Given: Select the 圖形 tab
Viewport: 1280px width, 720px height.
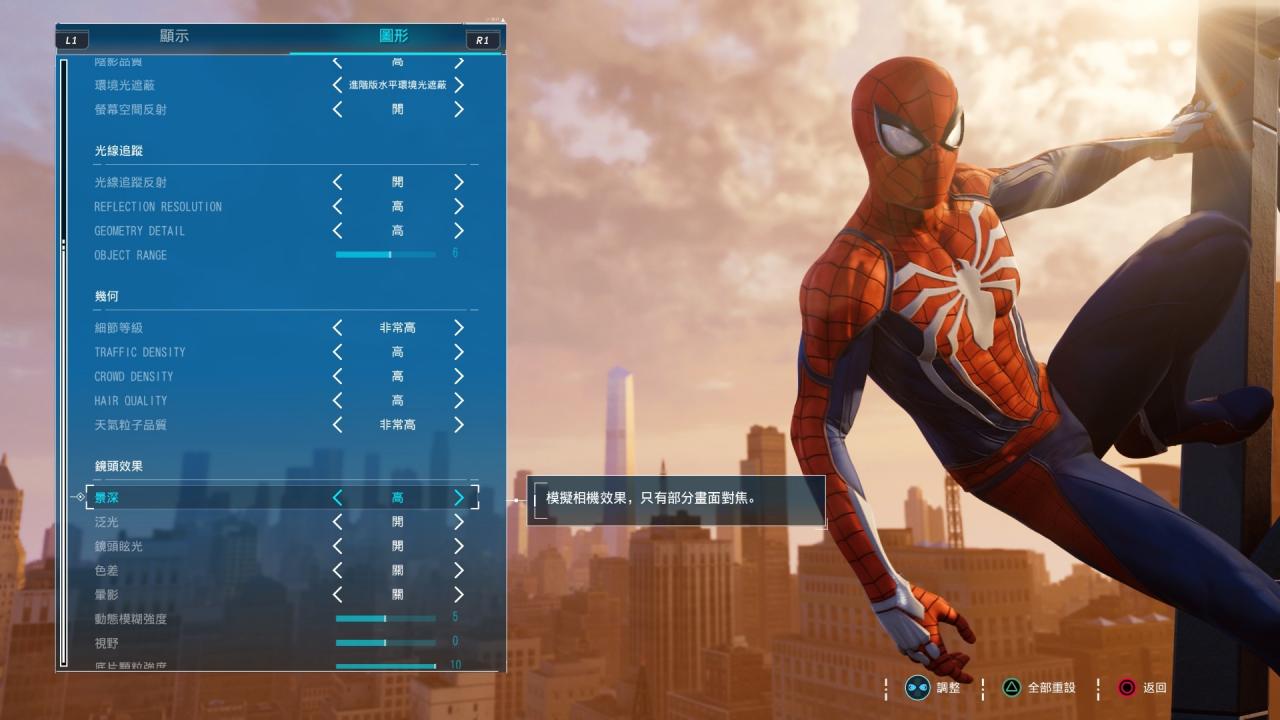Looking at the screenshot, I should 394,37.
